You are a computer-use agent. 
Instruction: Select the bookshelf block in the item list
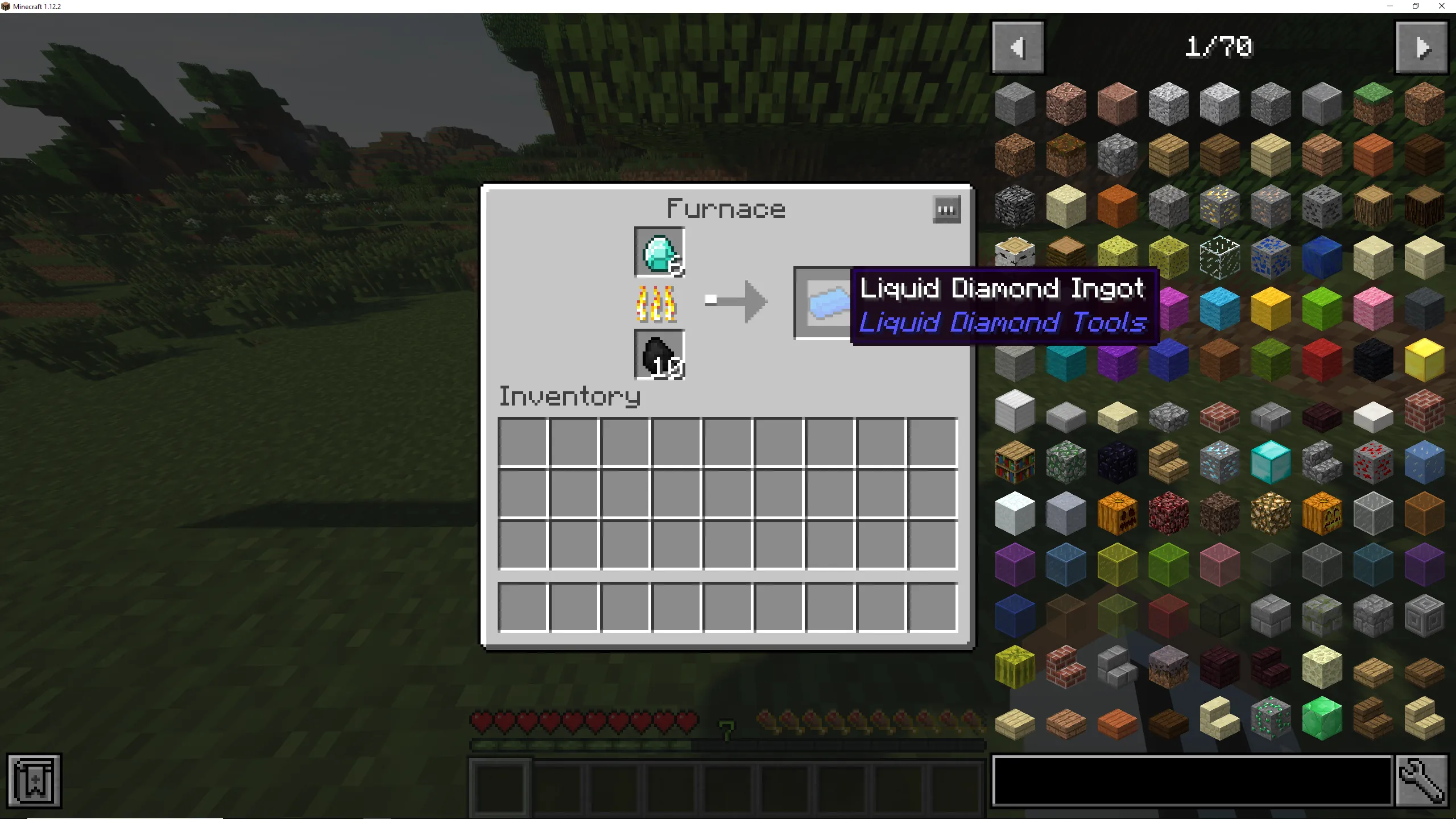(x=1015, y=462)
